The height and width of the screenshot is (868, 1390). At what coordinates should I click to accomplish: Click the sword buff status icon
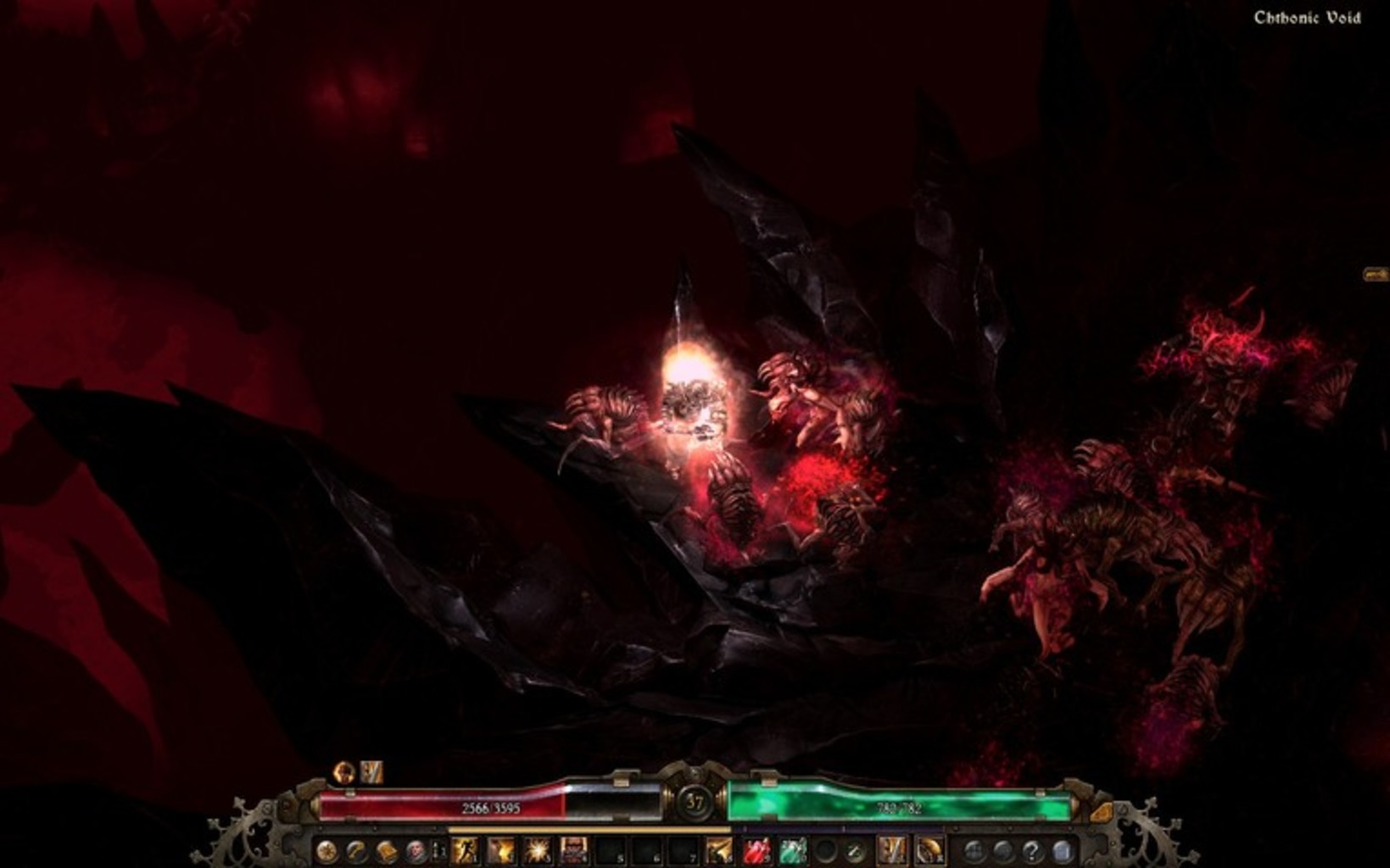point(371,772)
